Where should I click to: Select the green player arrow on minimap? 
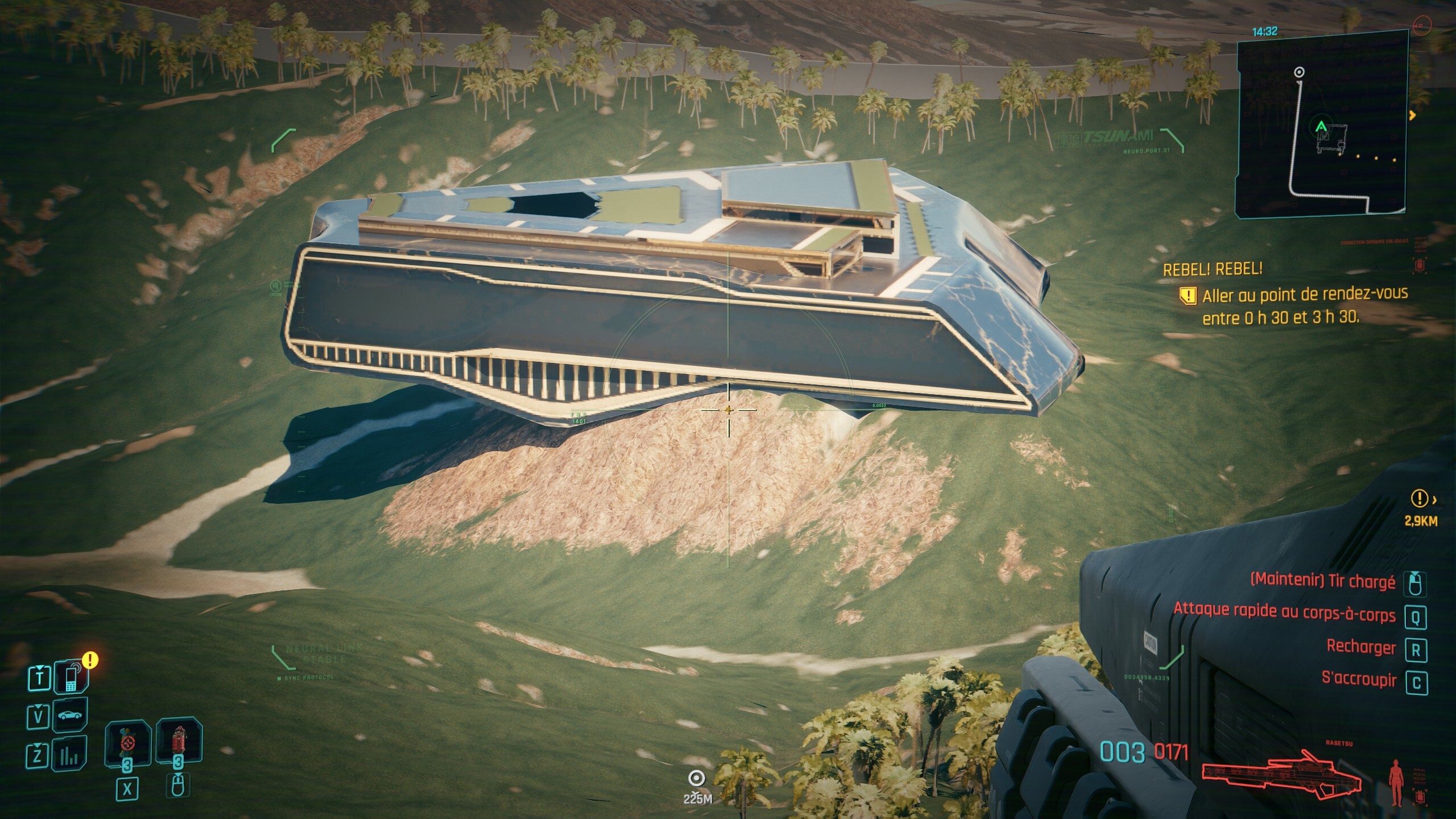pos(1321,126)
